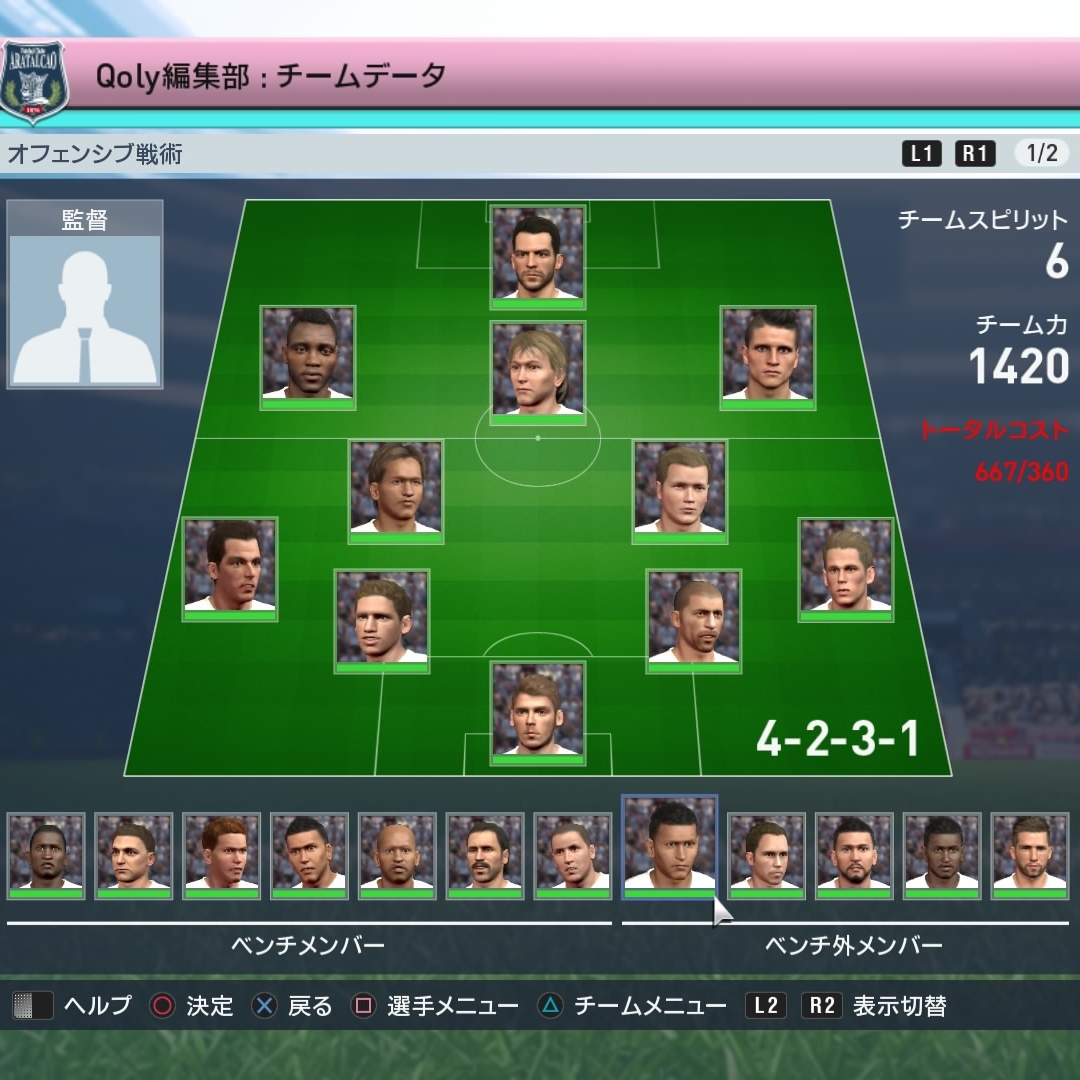
Task: Pick the left centre back card
Action: [381, 621]
